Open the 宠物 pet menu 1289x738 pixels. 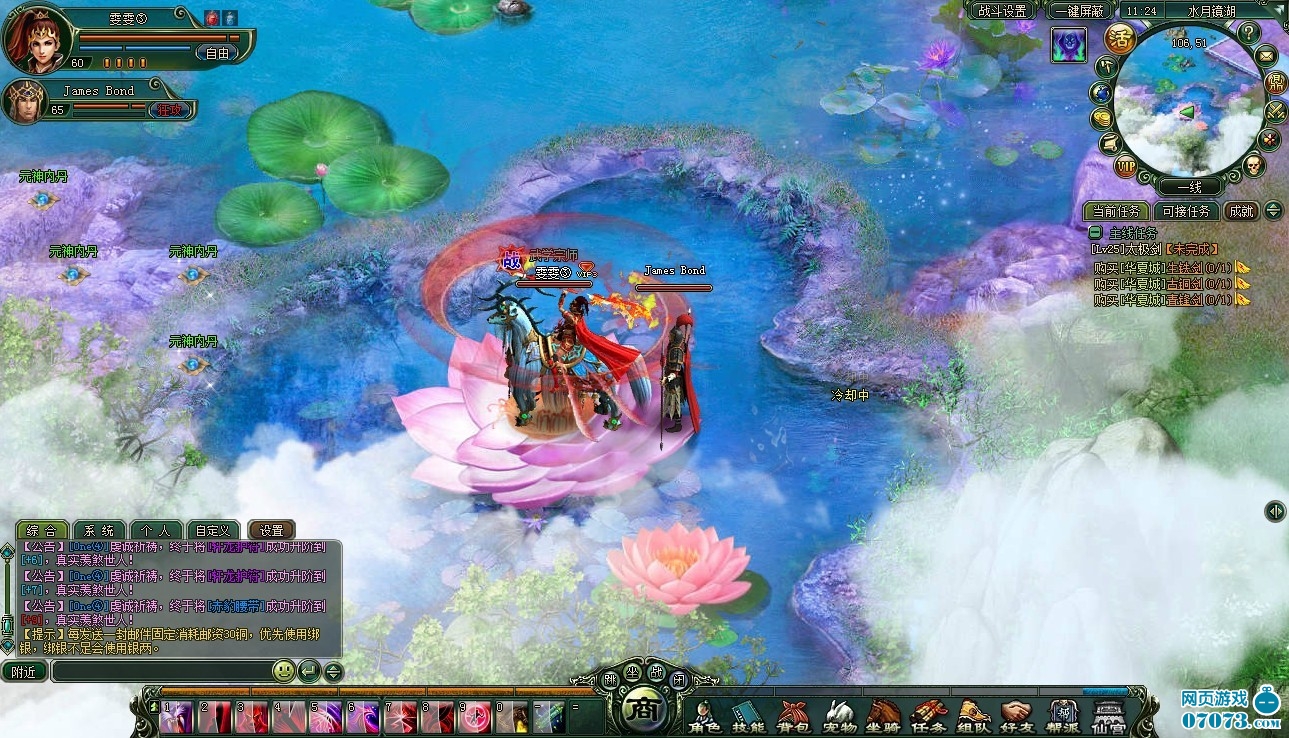[x=839, y=716]
